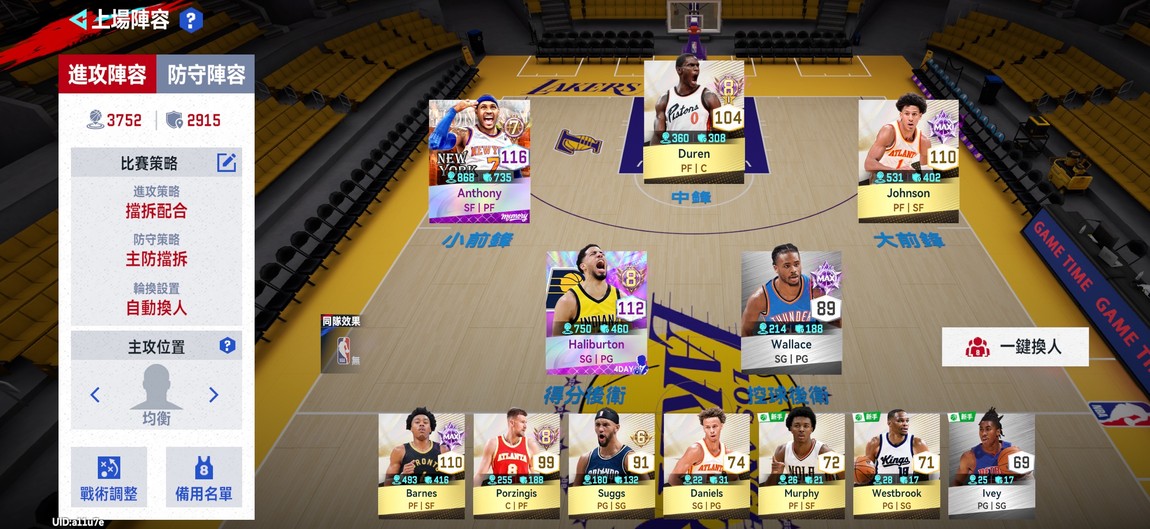Open the help icon beside 上場陣容

[191, 20]
